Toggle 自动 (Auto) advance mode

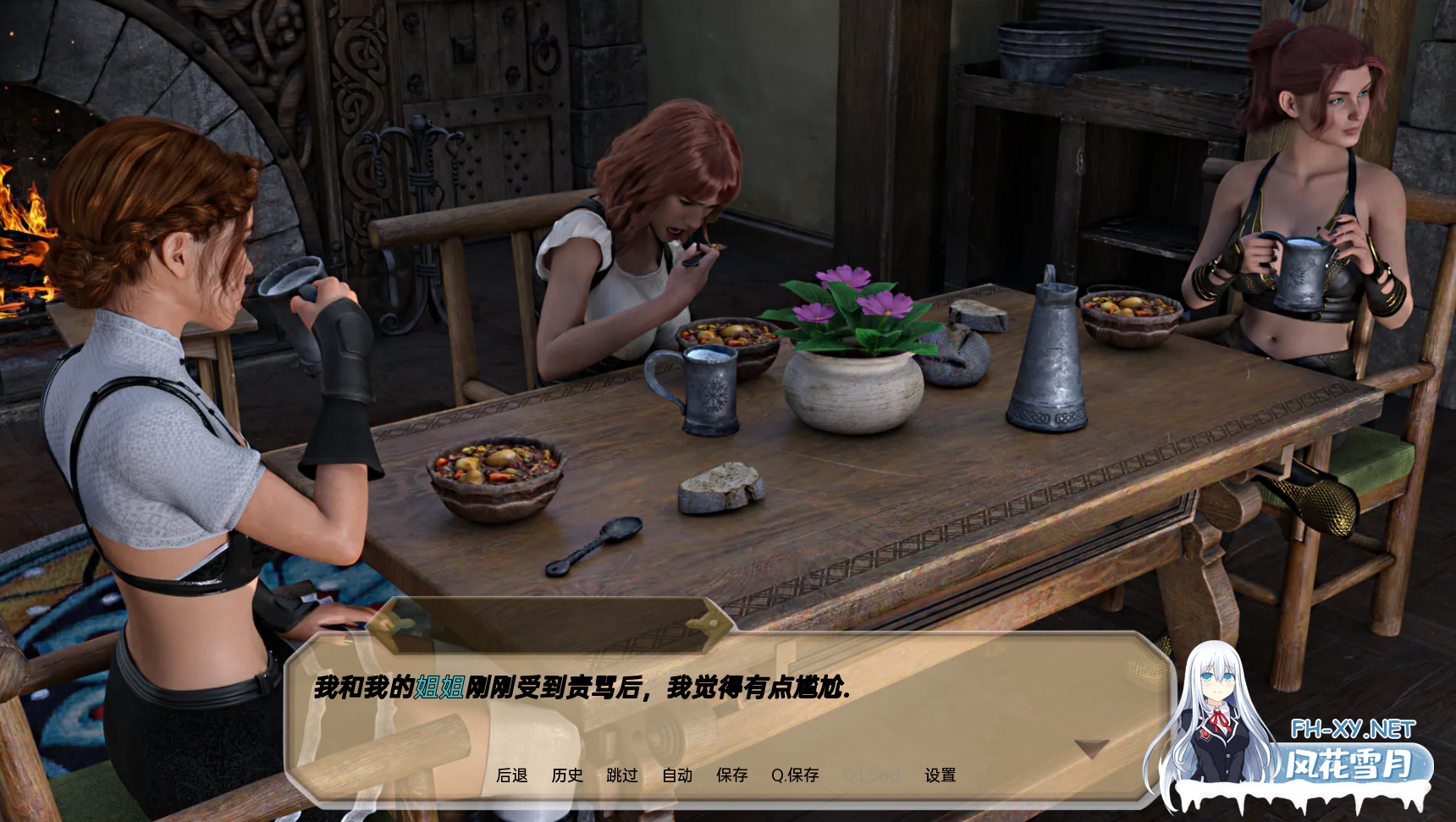(677, 775)
